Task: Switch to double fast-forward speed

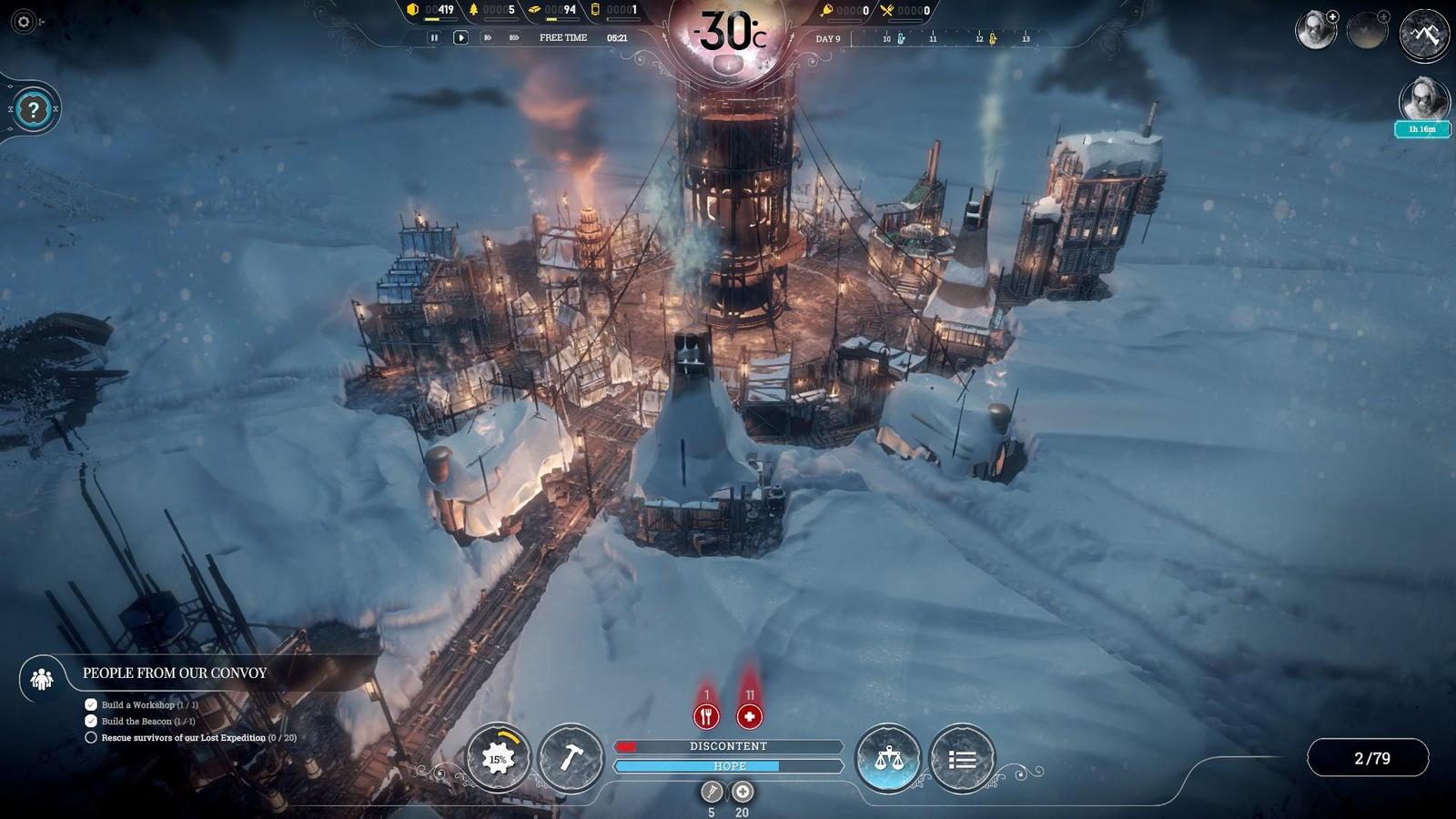Action: (x=488, y=38)
